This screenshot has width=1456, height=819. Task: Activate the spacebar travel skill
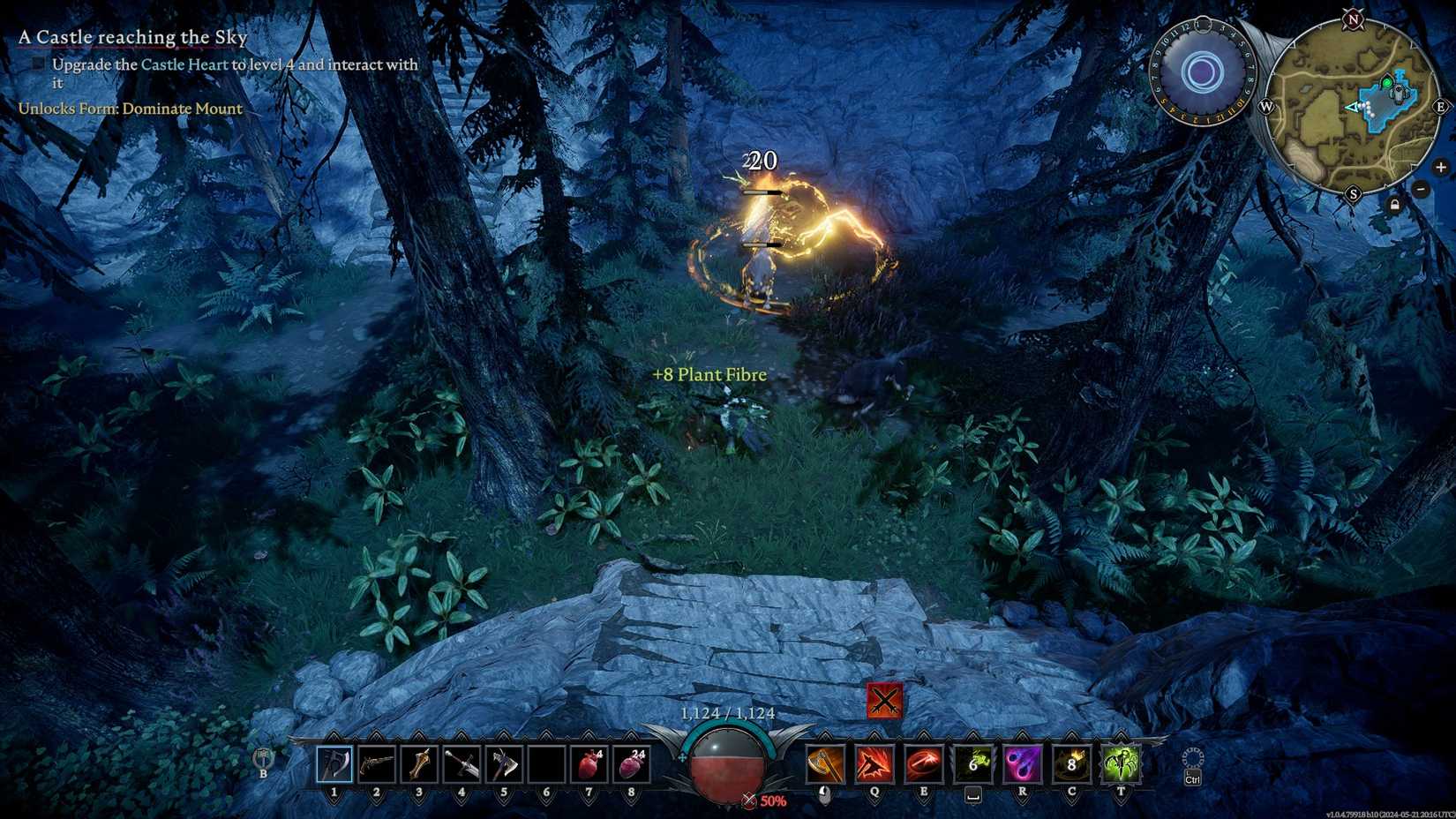(x=974, y=764)
